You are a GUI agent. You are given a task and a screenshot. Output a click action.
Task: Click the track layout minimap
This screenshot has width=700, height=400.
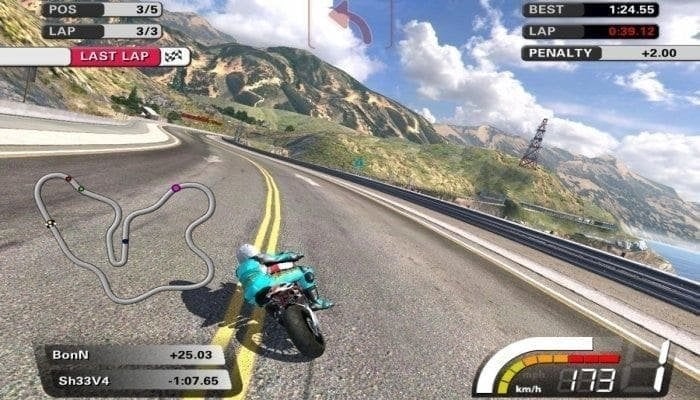tap(124, 236)
